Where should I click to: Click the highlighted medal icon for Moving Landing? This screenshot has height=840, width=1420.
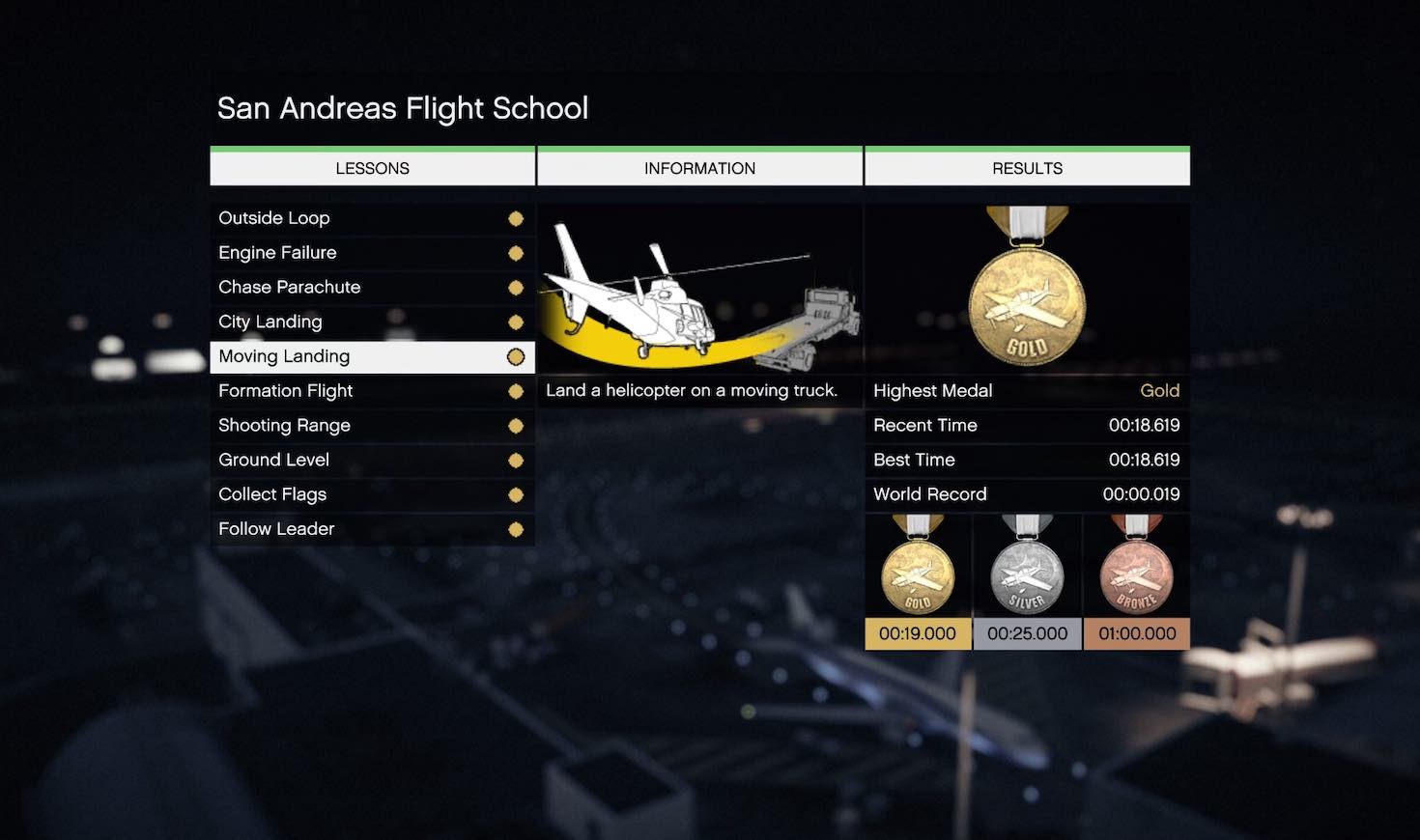[x=515, y=356]
